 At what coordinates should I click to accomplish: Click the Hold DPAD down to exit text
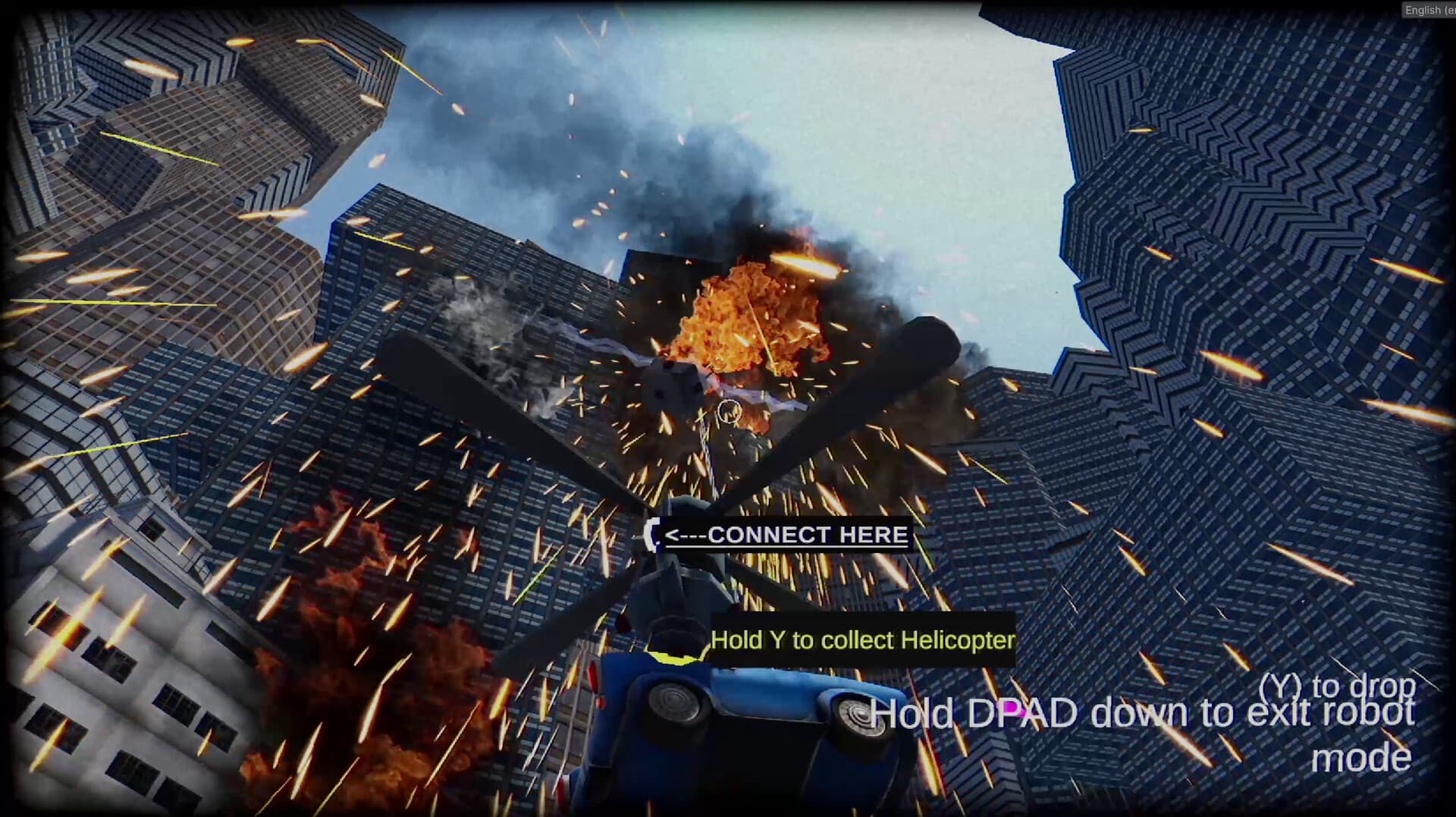[x=1137, y=713]
